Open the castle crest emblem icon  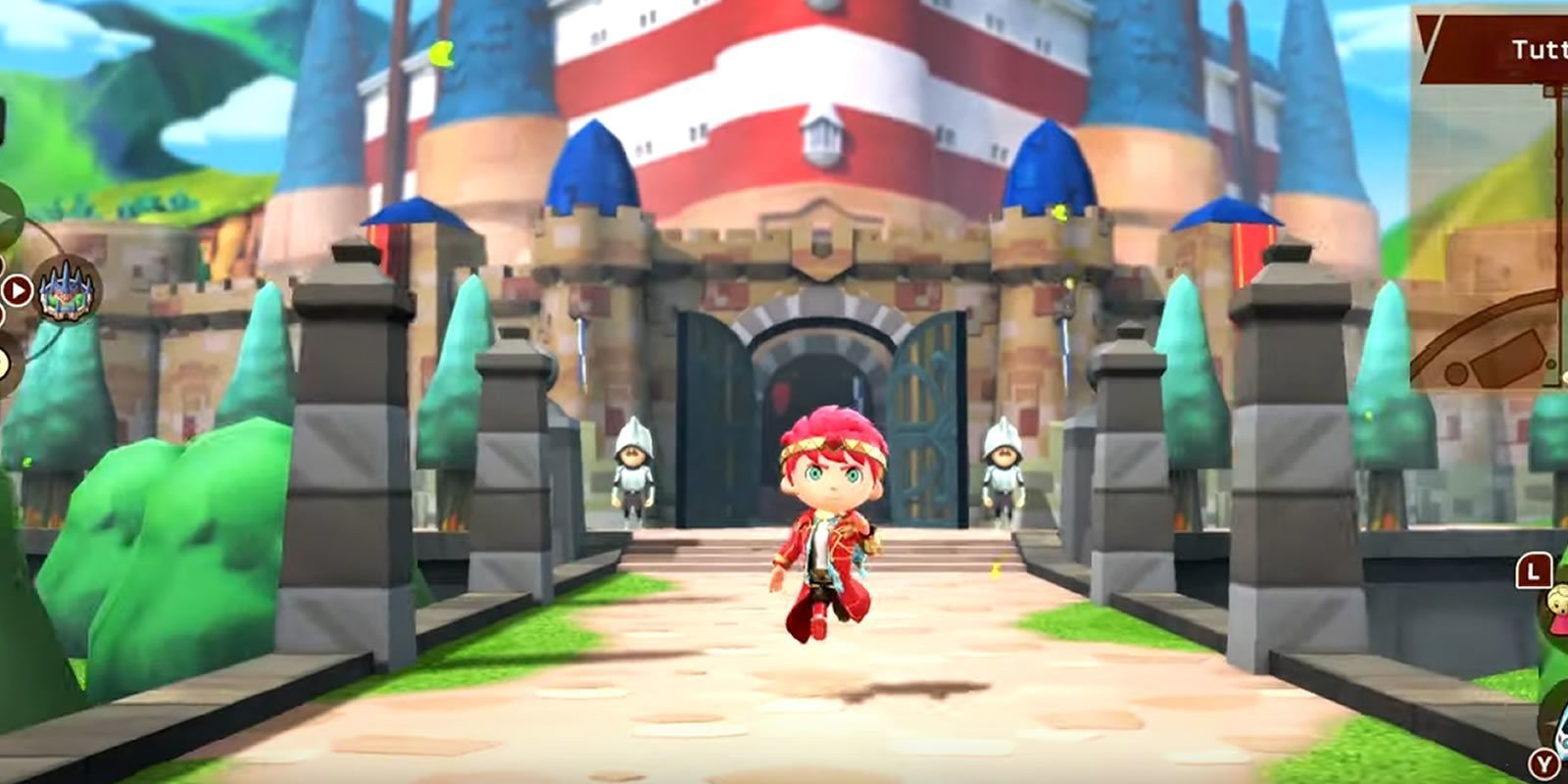pyautogui.click(x=62, y=287)
